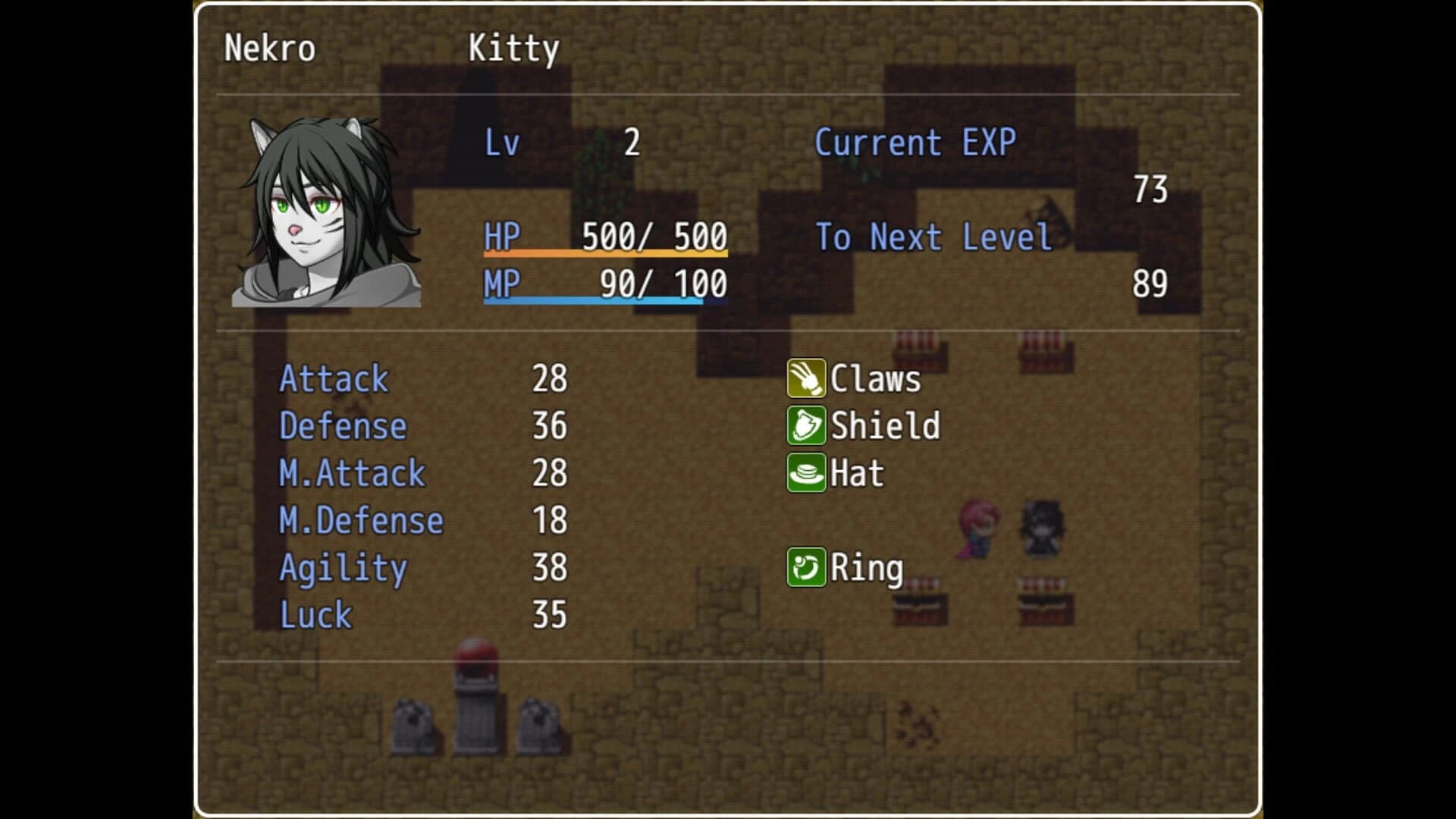Expand the Attack stat entry
This screenshot has height=819, width=1456.
coord(334,379)
